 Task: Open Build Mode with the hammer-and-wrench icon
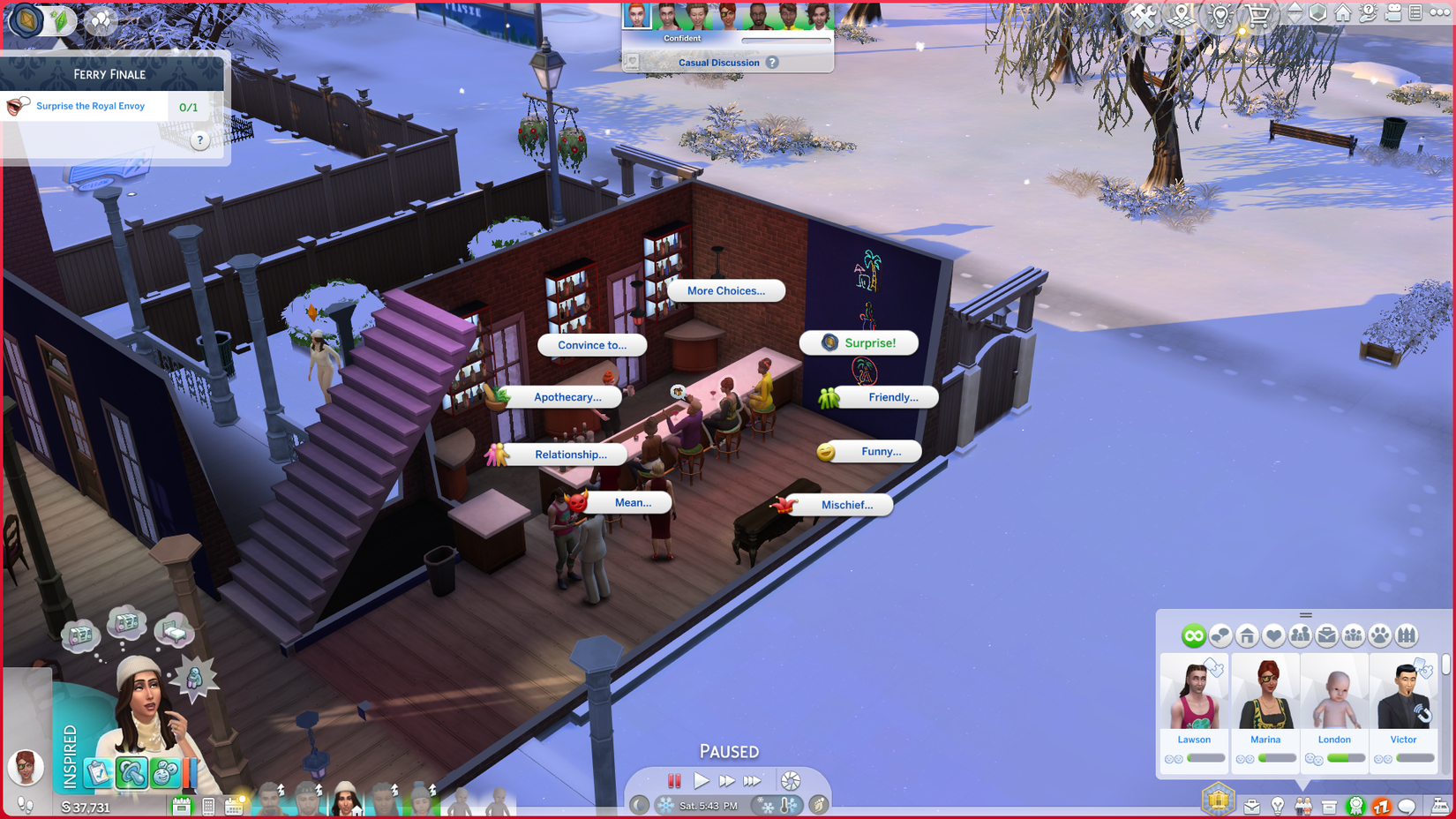[1145, 14]
